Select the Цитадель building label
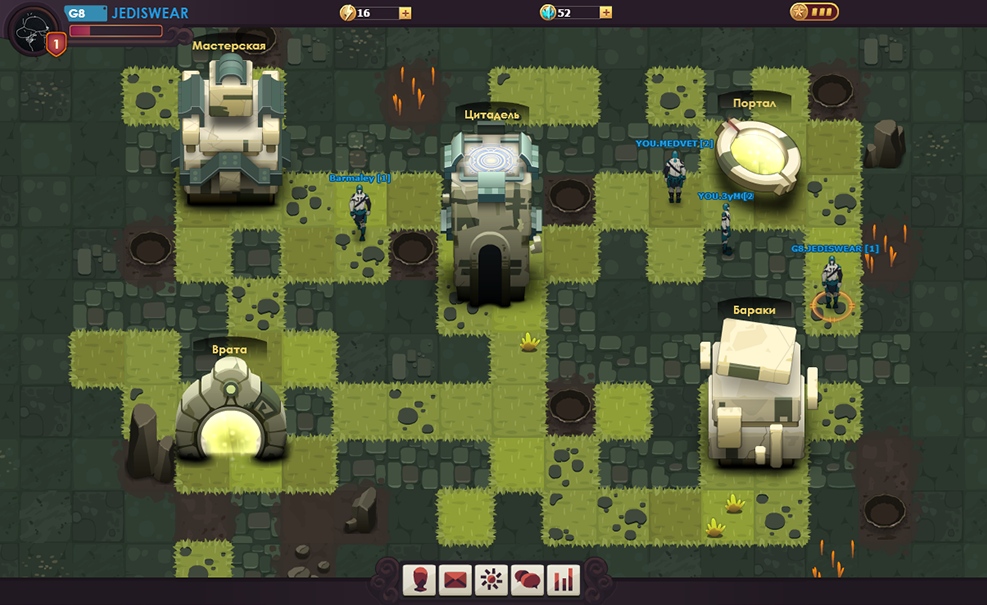 493,115
